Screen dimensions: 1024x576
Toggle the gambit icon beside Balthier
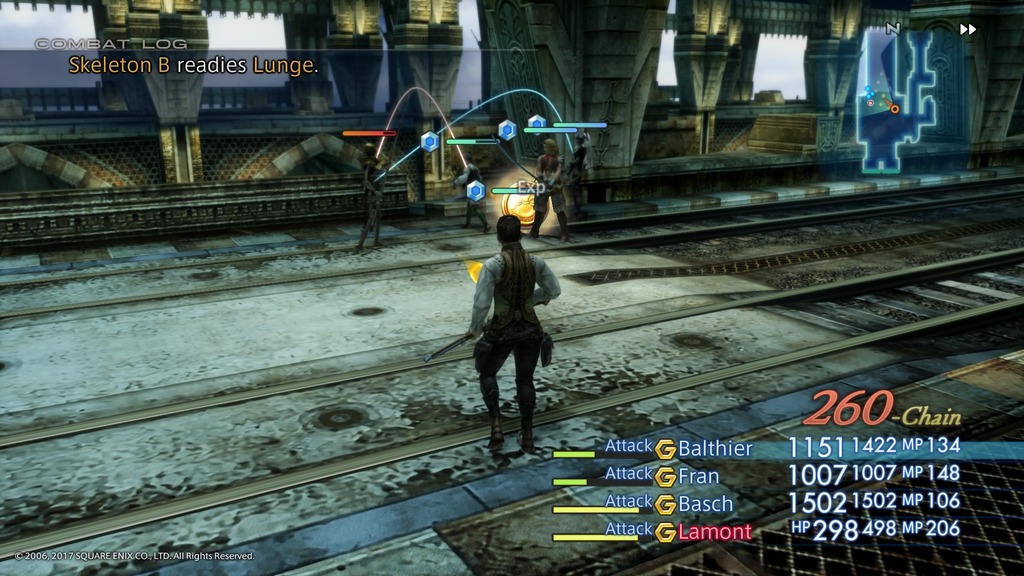pos(666,449)
